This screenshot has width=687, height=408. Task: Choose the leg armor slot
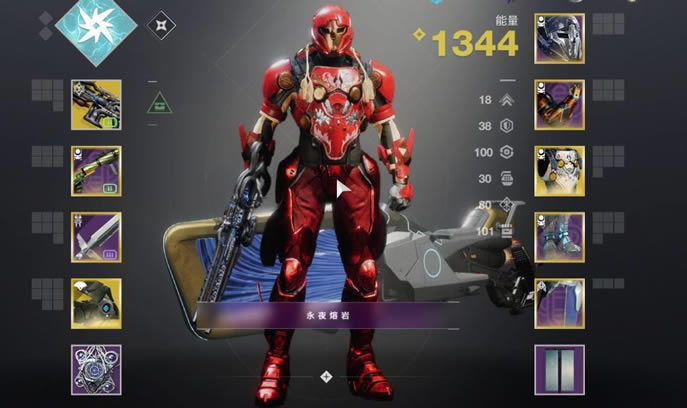coord(559,237)
